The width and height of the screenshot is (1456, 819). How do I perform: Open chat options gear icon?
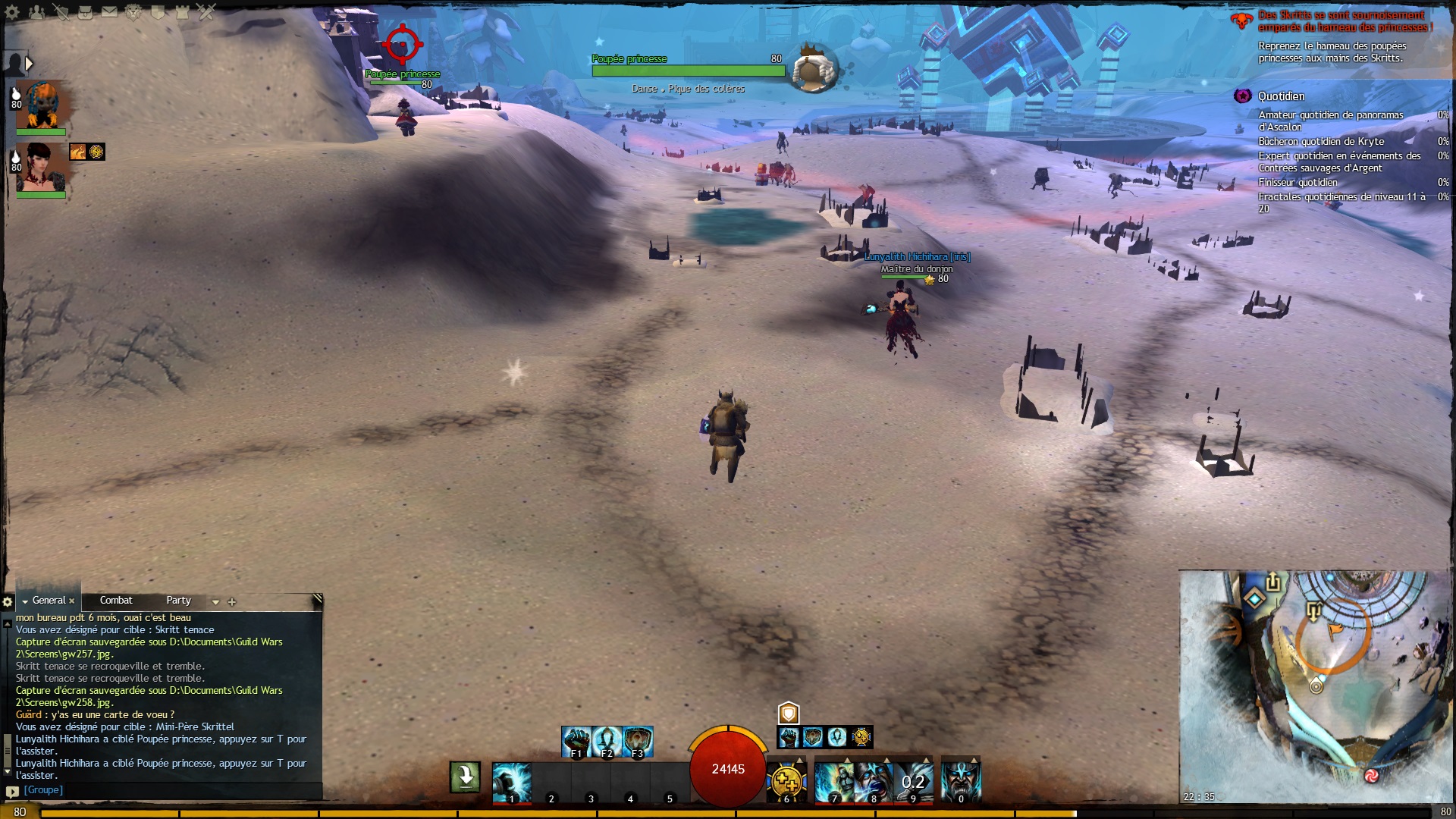pyautogui.click(x=8, y=602)
